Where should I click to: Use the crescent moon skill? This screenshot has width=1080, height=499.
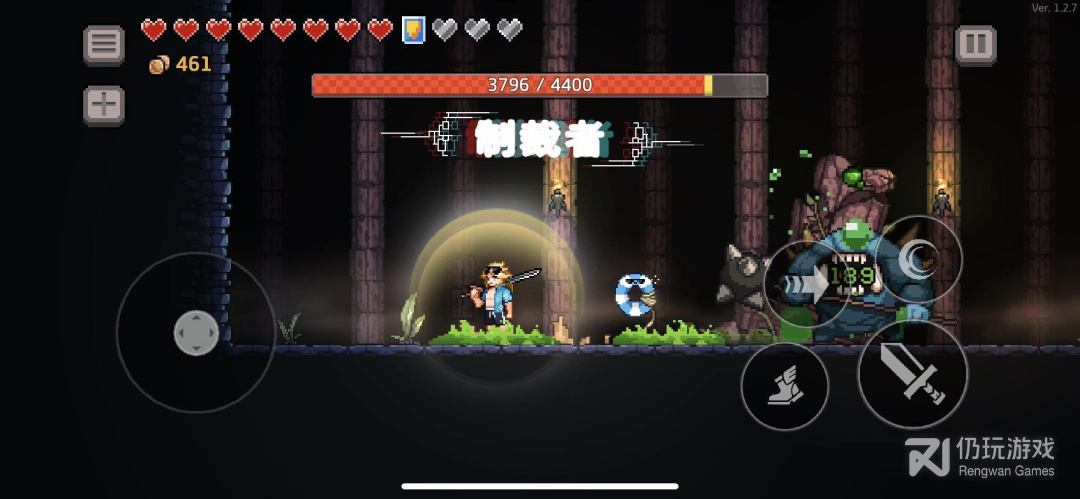[917, 260]
